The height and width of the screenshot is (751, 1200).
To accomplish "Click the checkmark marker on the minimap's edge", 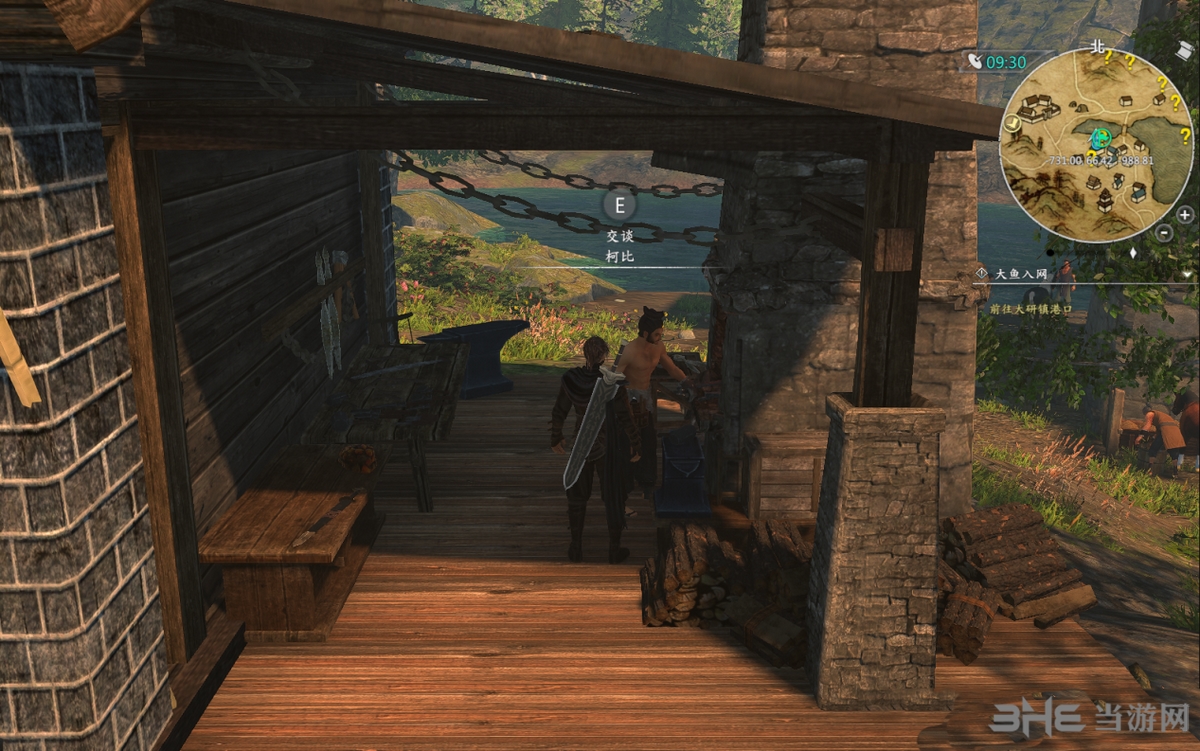I will (x=1014, y=123).
